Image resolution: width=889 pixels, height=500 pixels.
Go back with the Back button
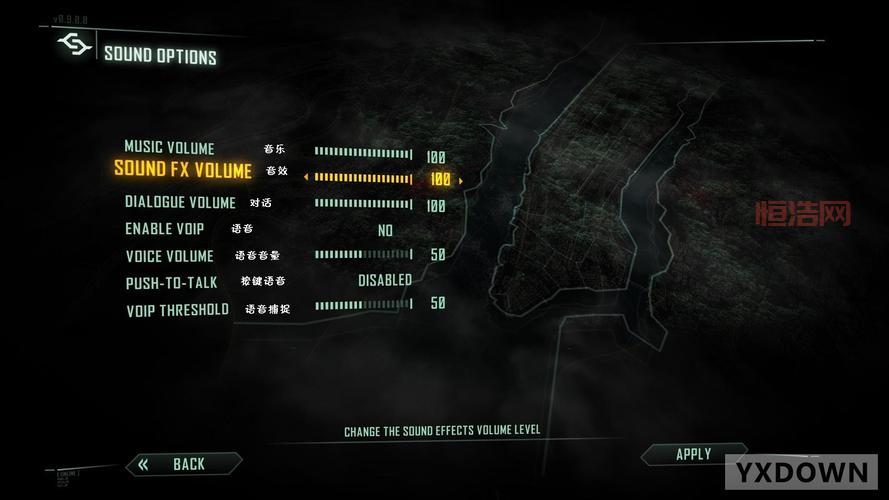187,464
